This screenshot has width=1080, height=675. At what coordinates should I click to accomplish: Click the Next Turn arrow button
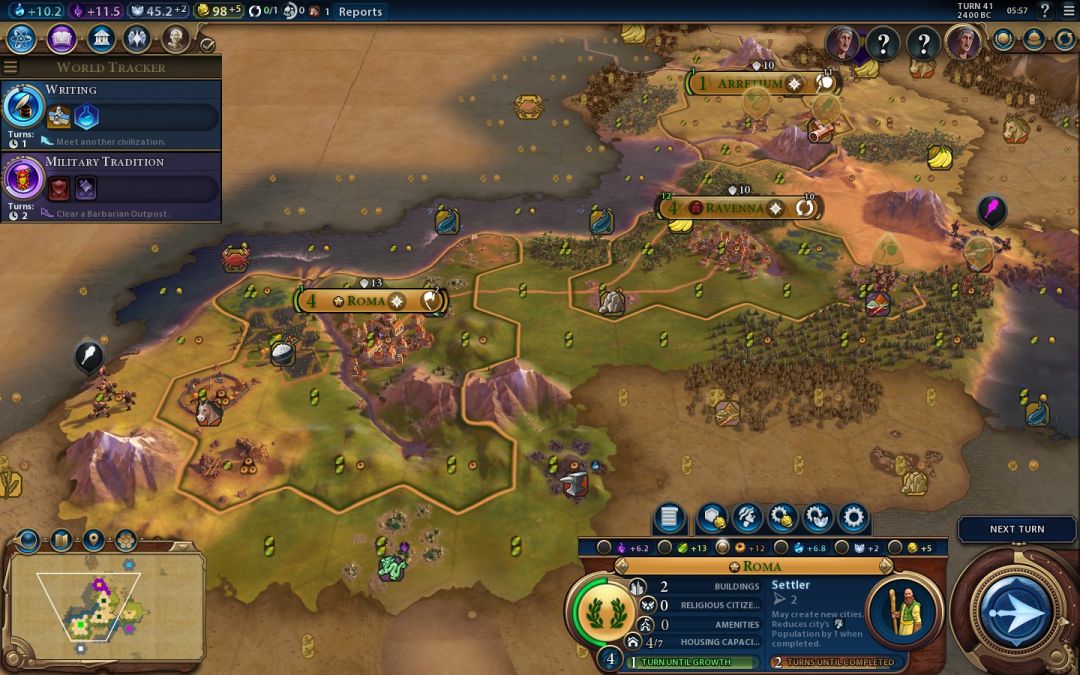pyautogui.click(x=1016, y=611)
